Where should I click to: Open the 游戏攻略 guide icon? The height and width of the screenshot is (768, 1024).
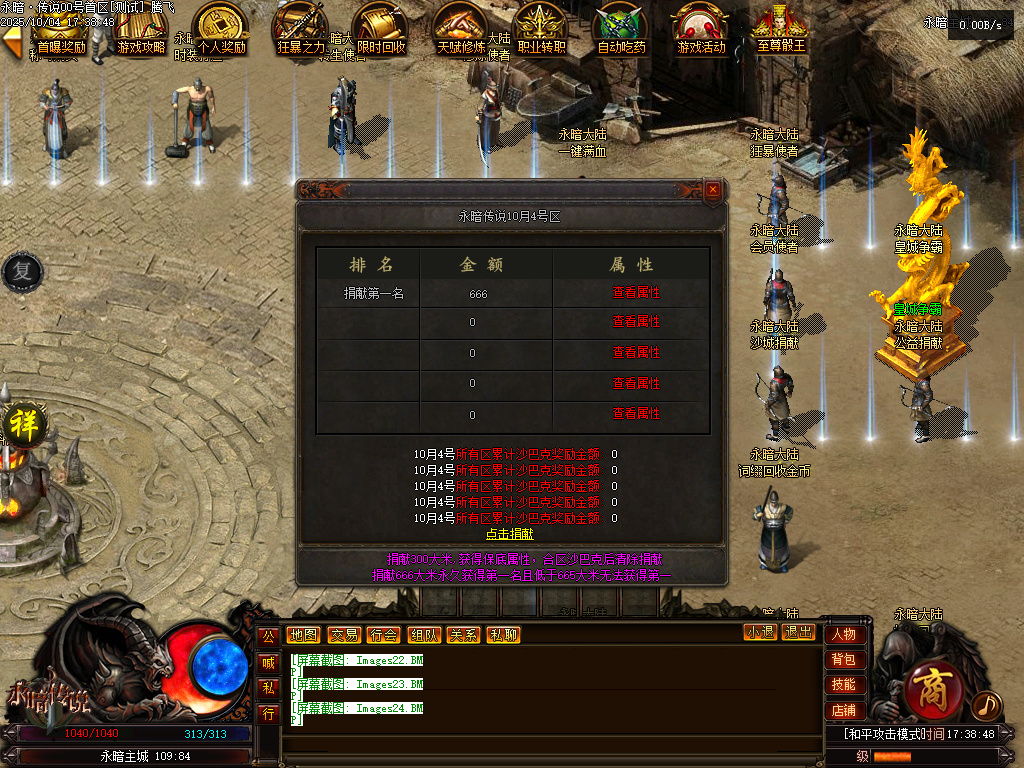tap(141, 30)
